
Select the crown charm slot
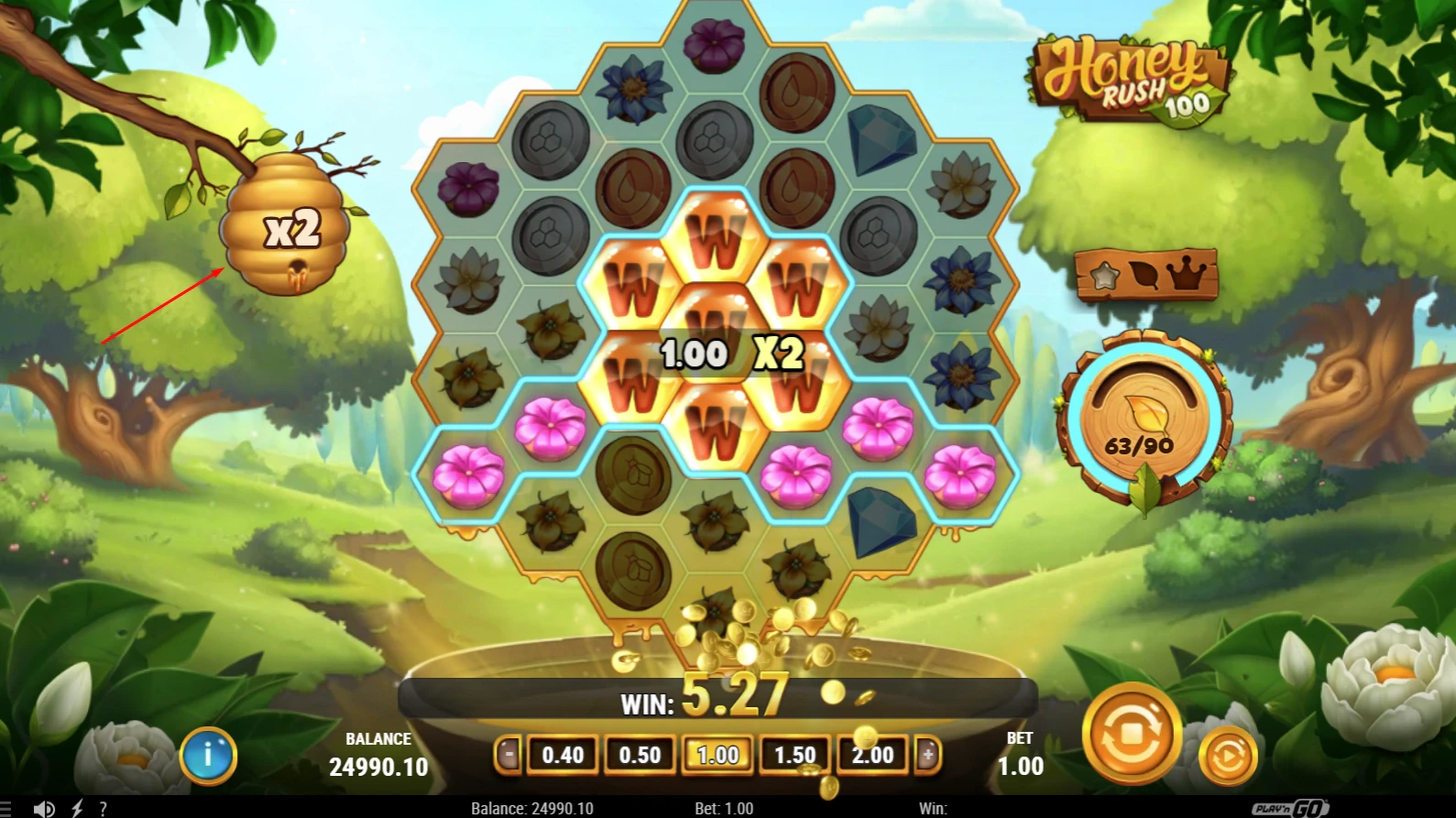(x=1187, y=273)
